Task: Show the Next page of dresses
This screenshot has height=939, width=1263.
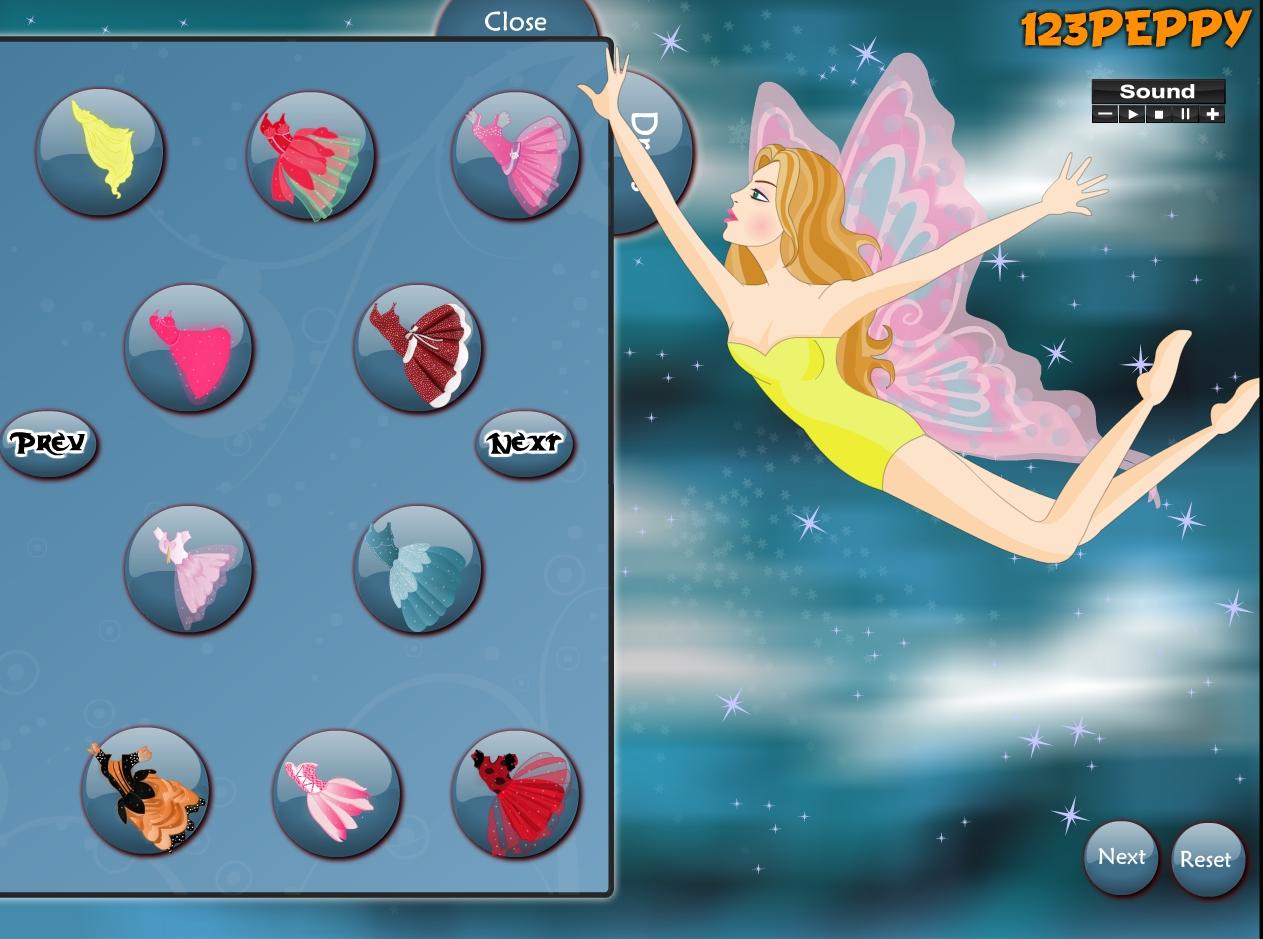Action: (525, 442)
